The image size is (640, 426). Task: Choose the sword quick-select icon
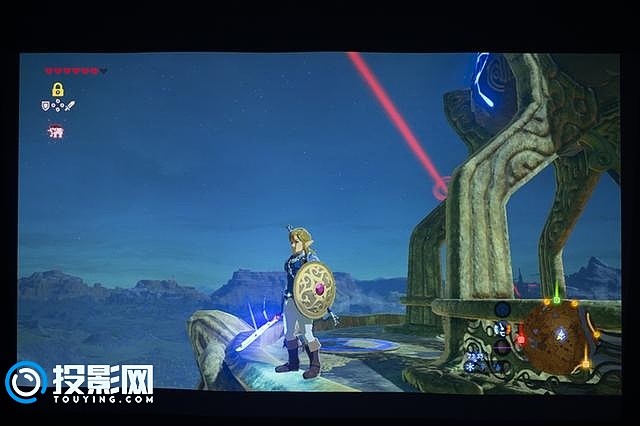click(69, 105)
